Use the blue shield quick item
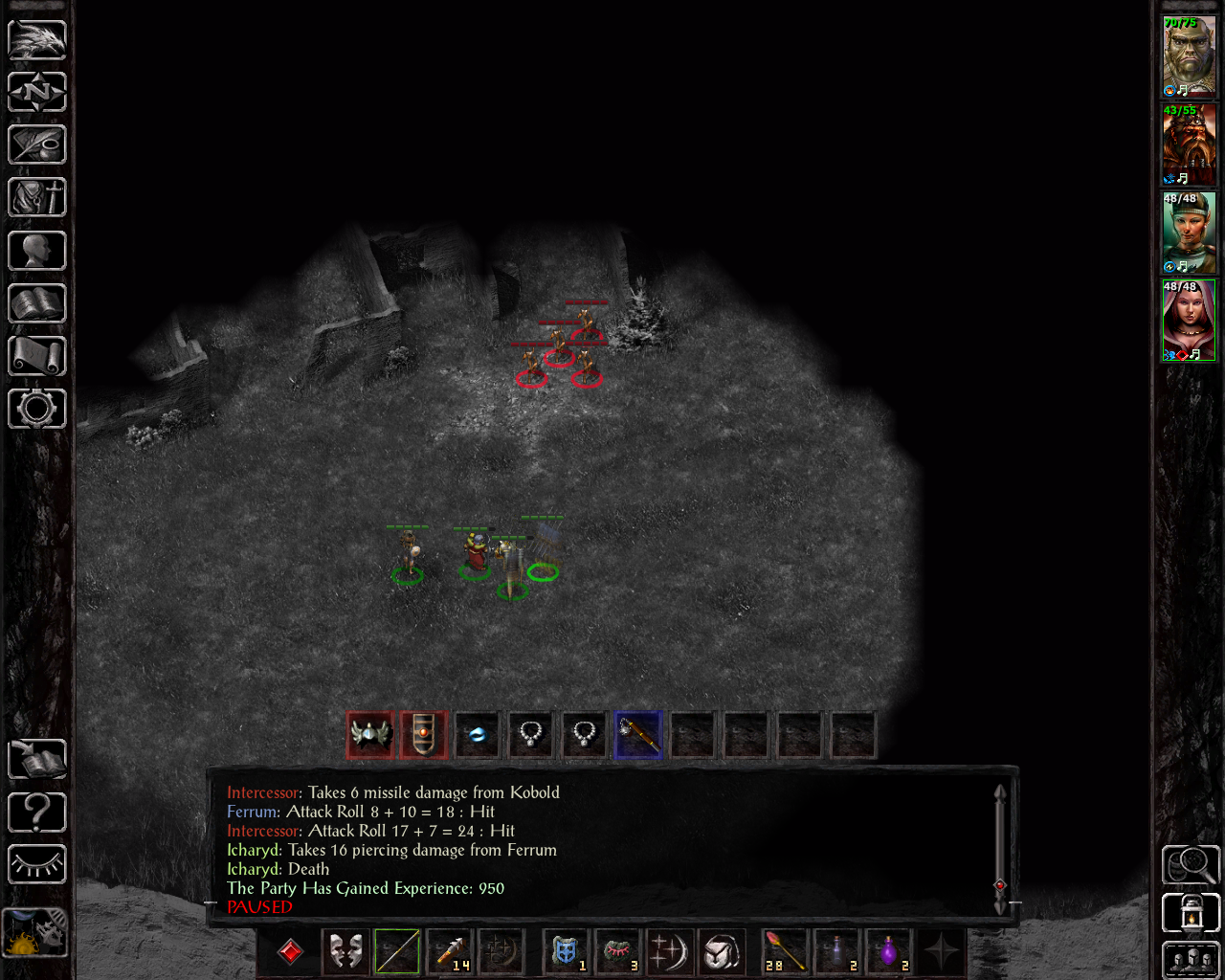Image resolution: width=1225 pixels, height=980 pixels. pyautogui.click(x=564, y=952)
